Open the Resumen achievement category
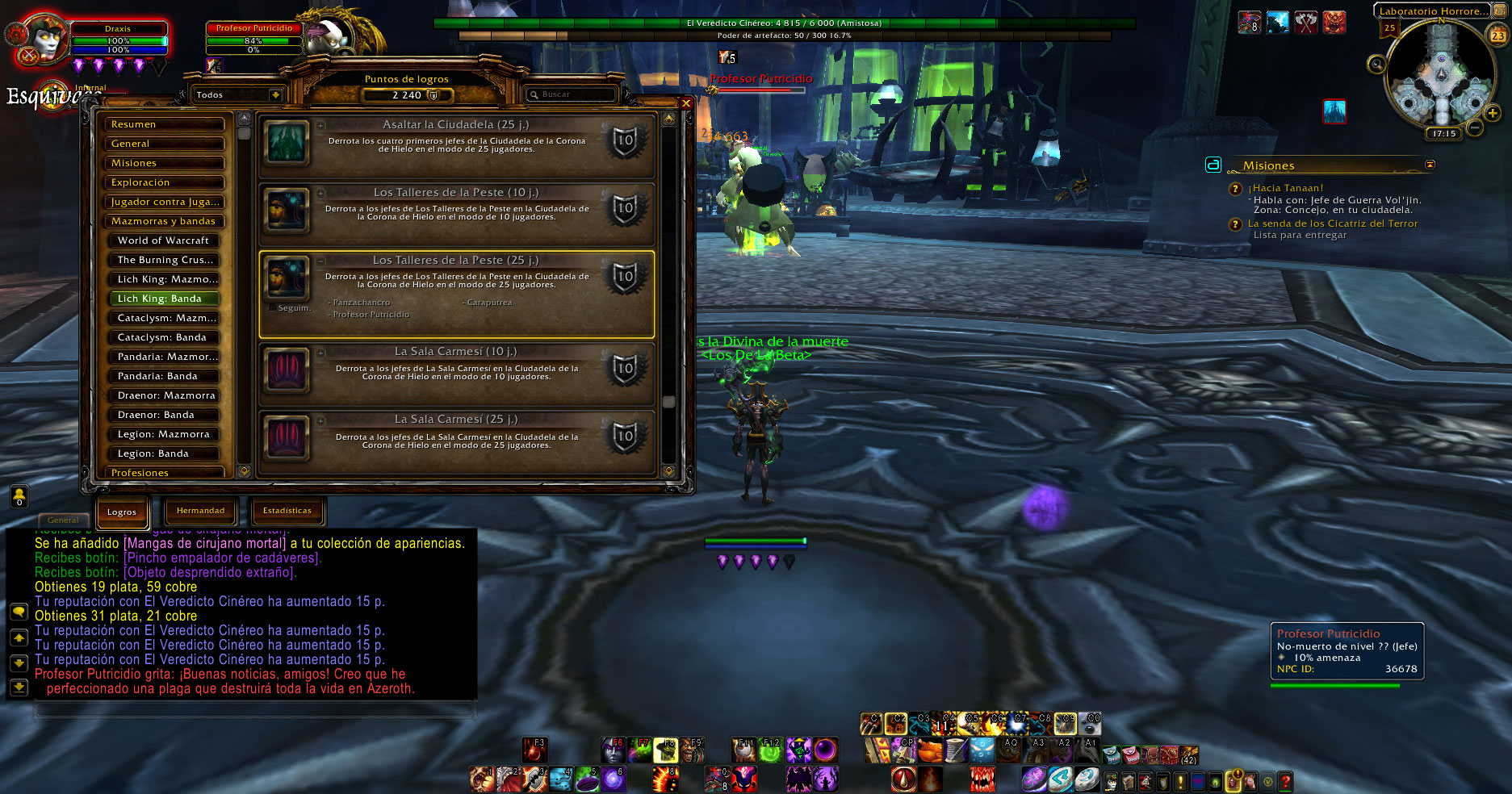Screen dimensions: 1512x794 (x=165, y=124)
